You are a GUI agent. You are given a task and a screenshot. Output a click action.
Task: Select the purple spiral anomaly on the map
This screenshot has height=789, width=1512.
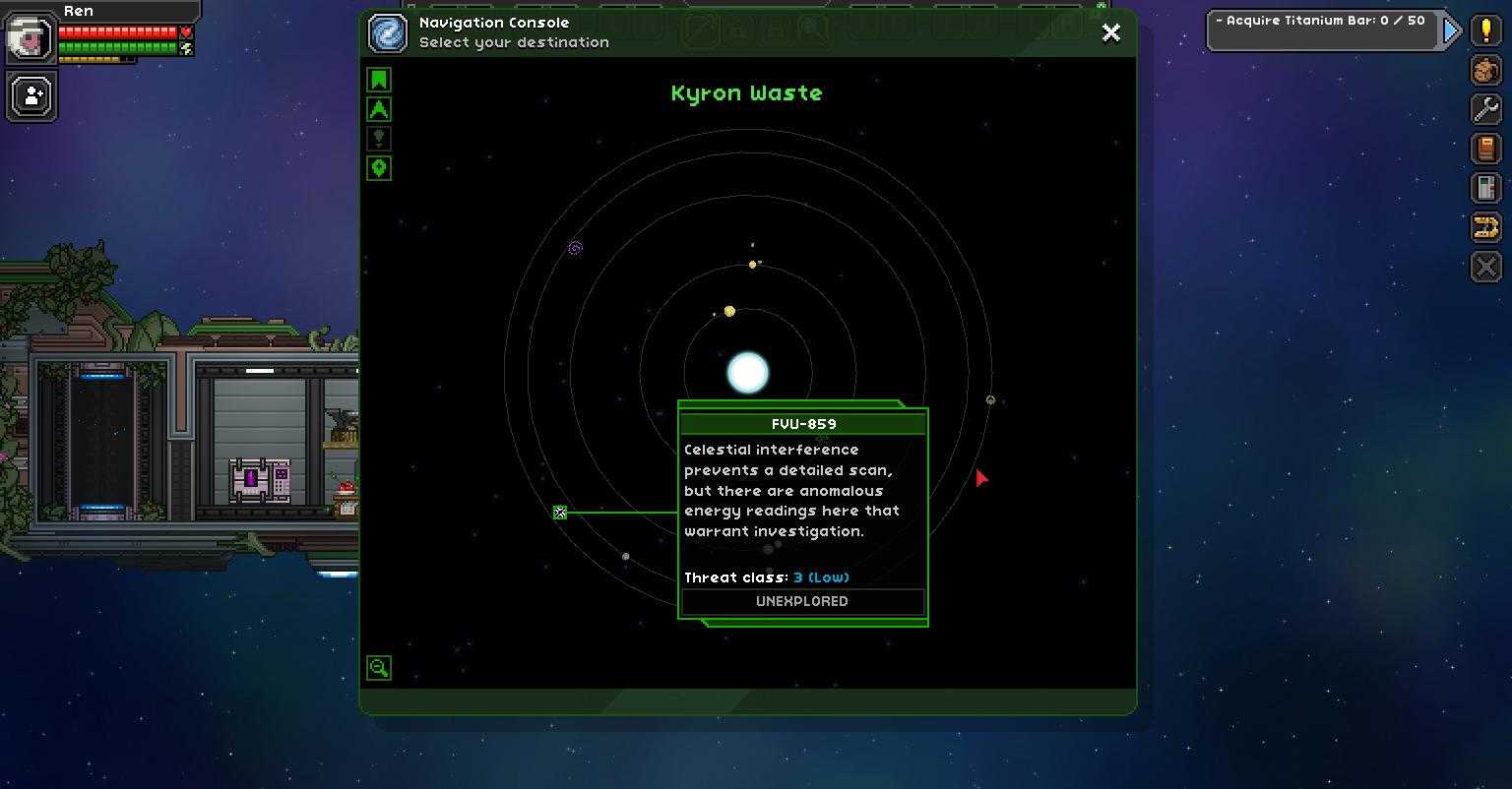pos(575,249)
